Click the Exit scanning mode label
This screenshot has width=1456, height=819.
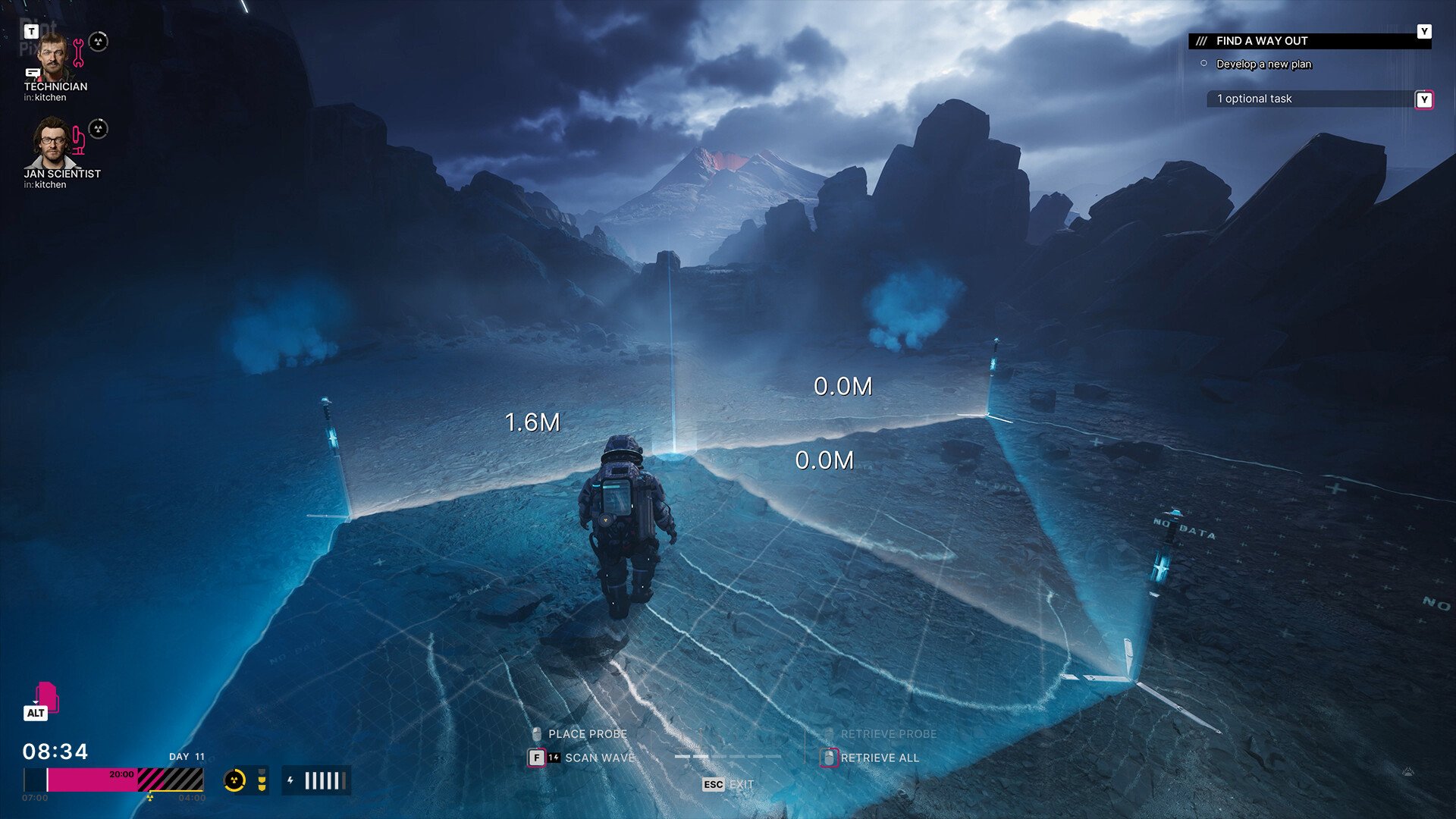coord(740,784)
